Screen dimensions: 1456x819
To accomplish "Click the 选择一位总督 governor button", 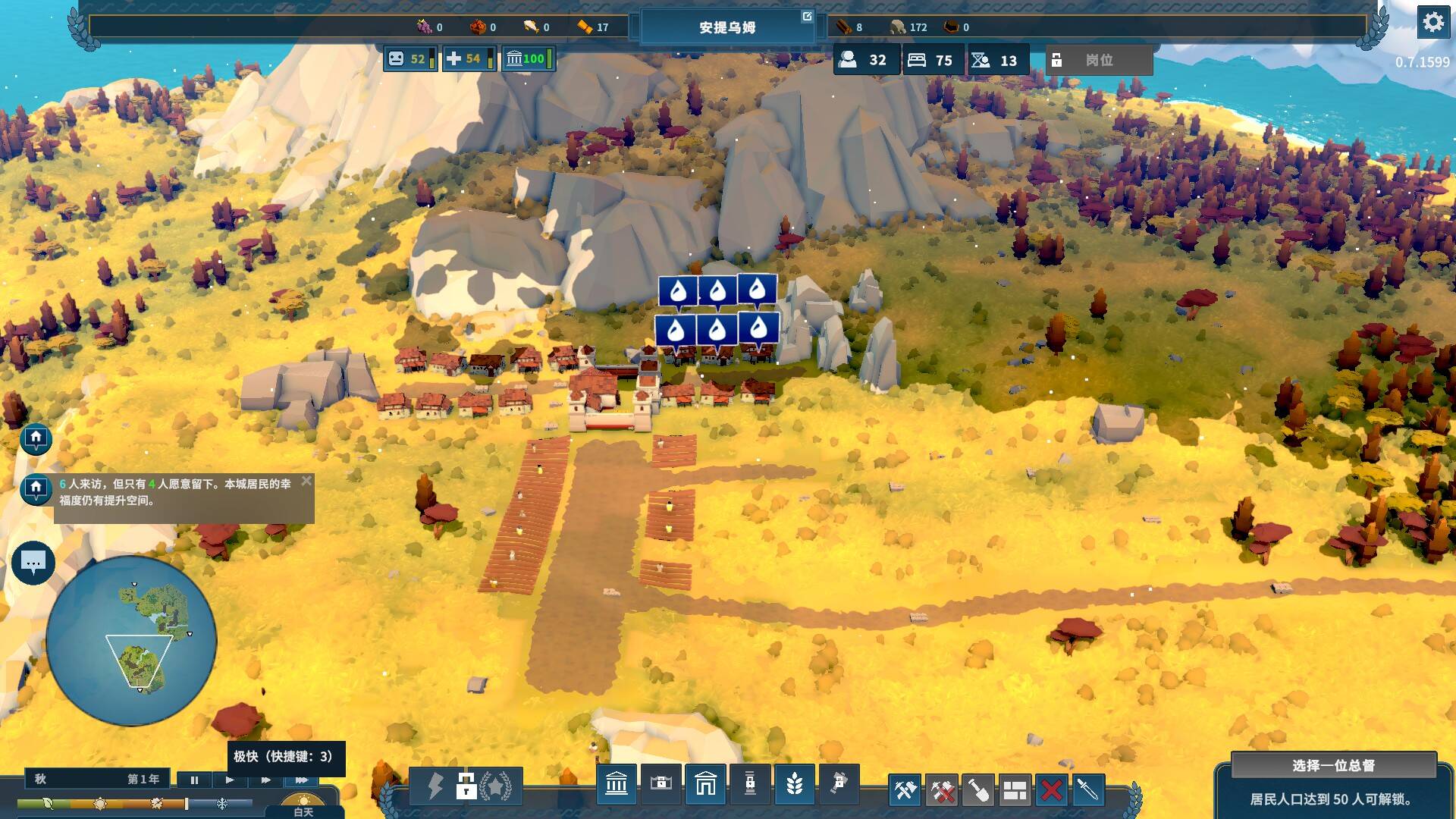I will coord(1333,765).
